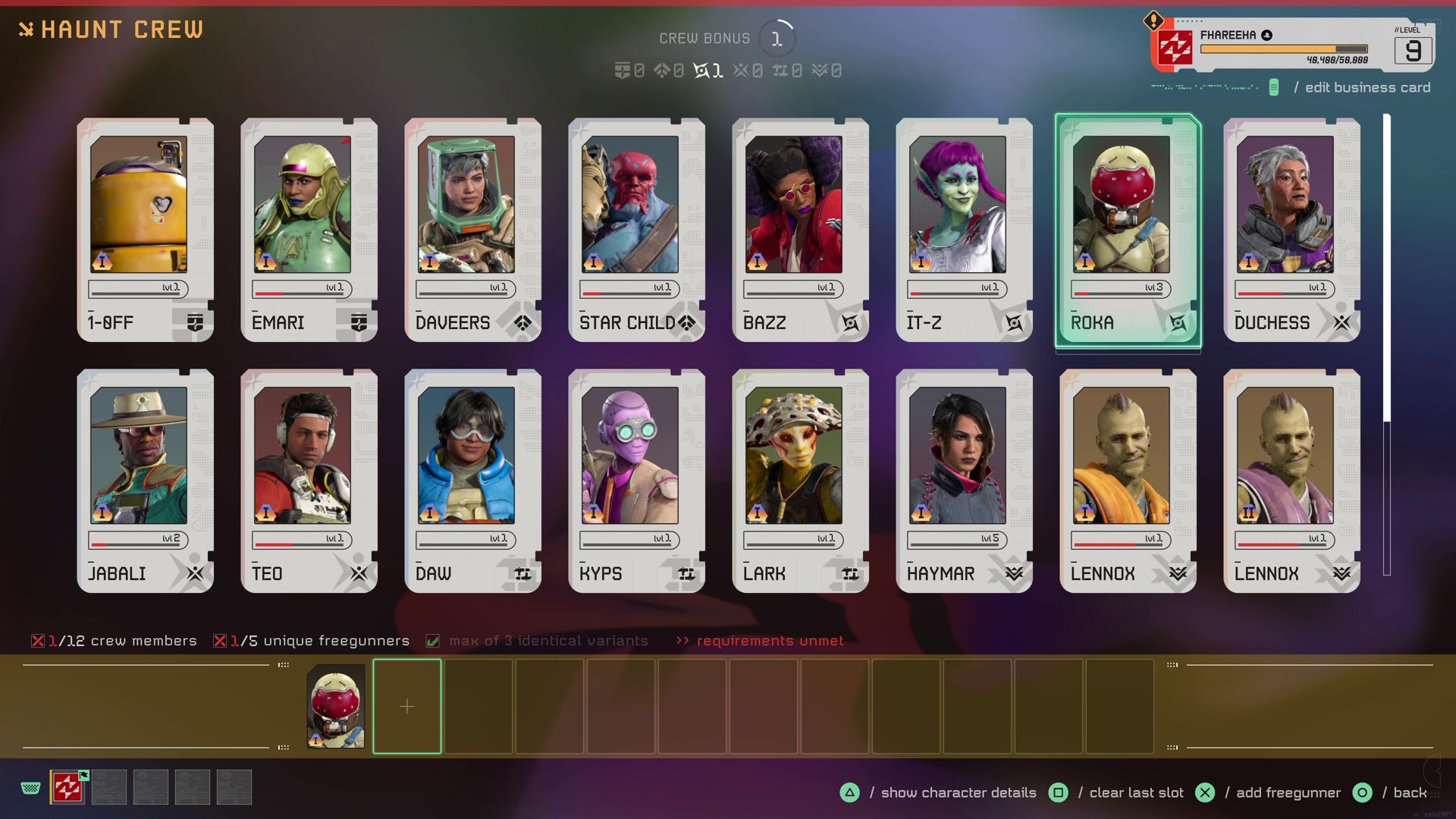Choose the Teo freegunner card
Viewport: 1456px width, 819px height.
309,481
